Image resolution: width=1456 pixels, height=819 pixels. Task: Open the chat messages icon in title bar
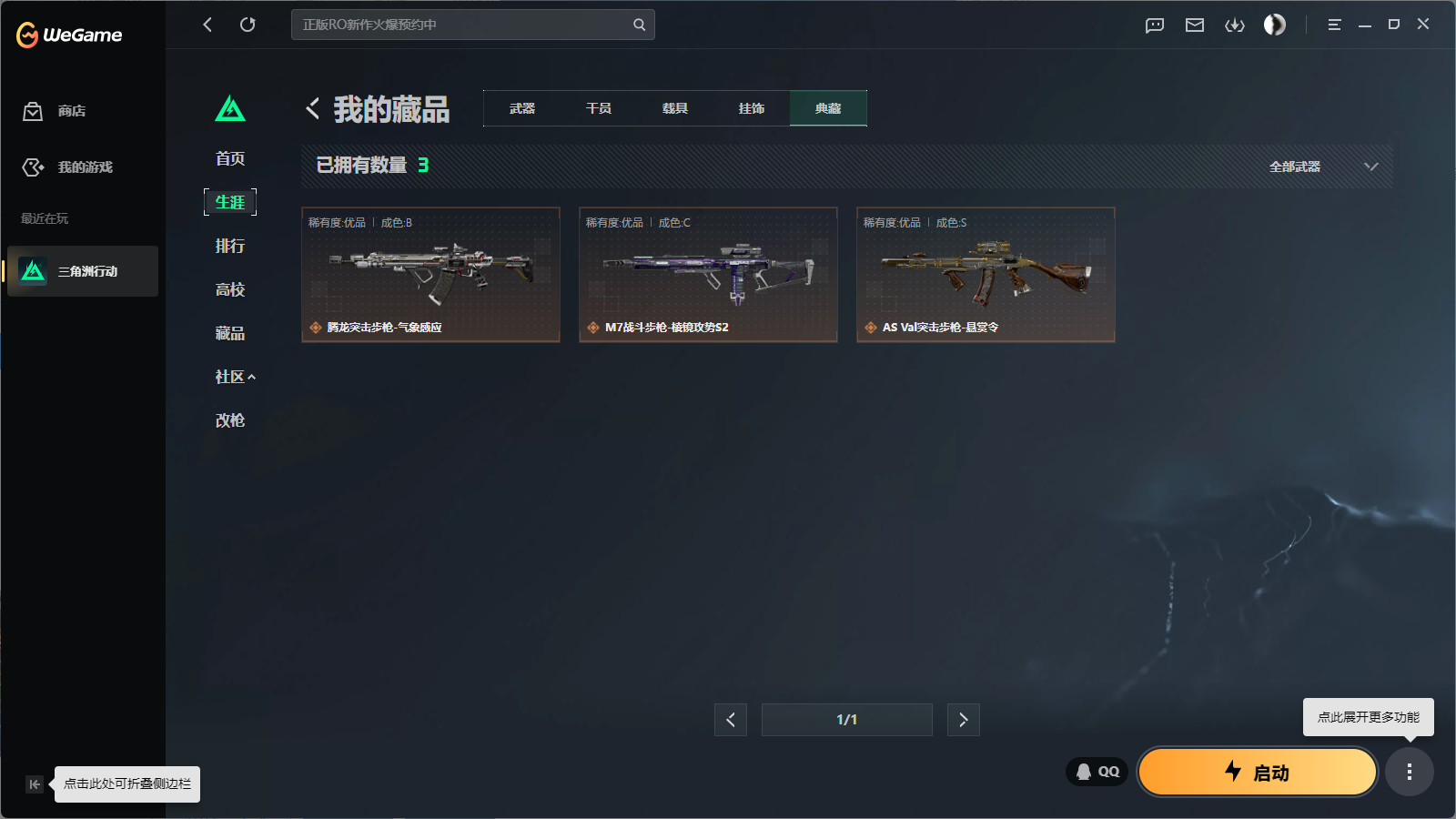click(x=1154, y=25)
